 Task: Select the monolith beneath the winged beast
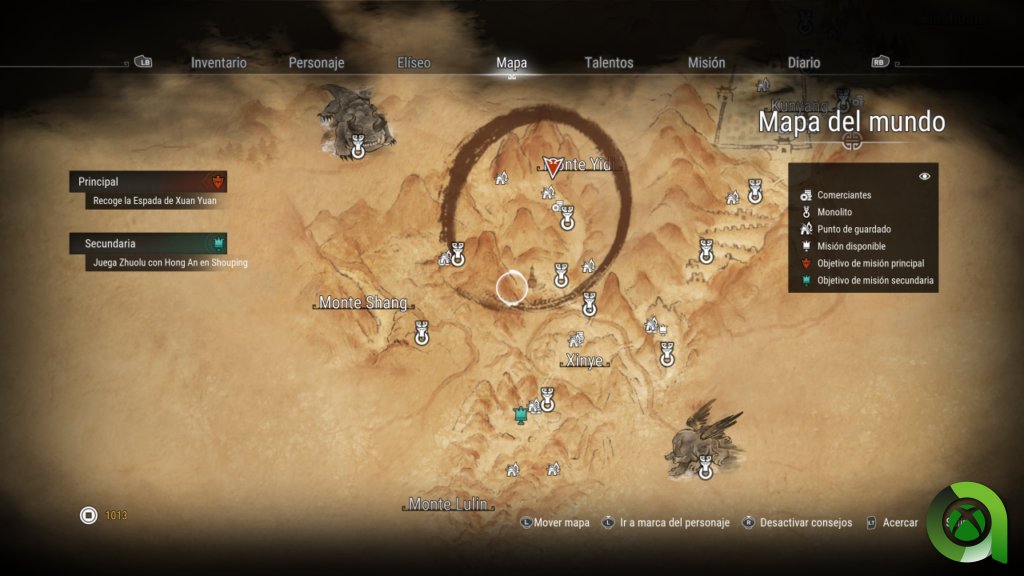coord(706,466)
